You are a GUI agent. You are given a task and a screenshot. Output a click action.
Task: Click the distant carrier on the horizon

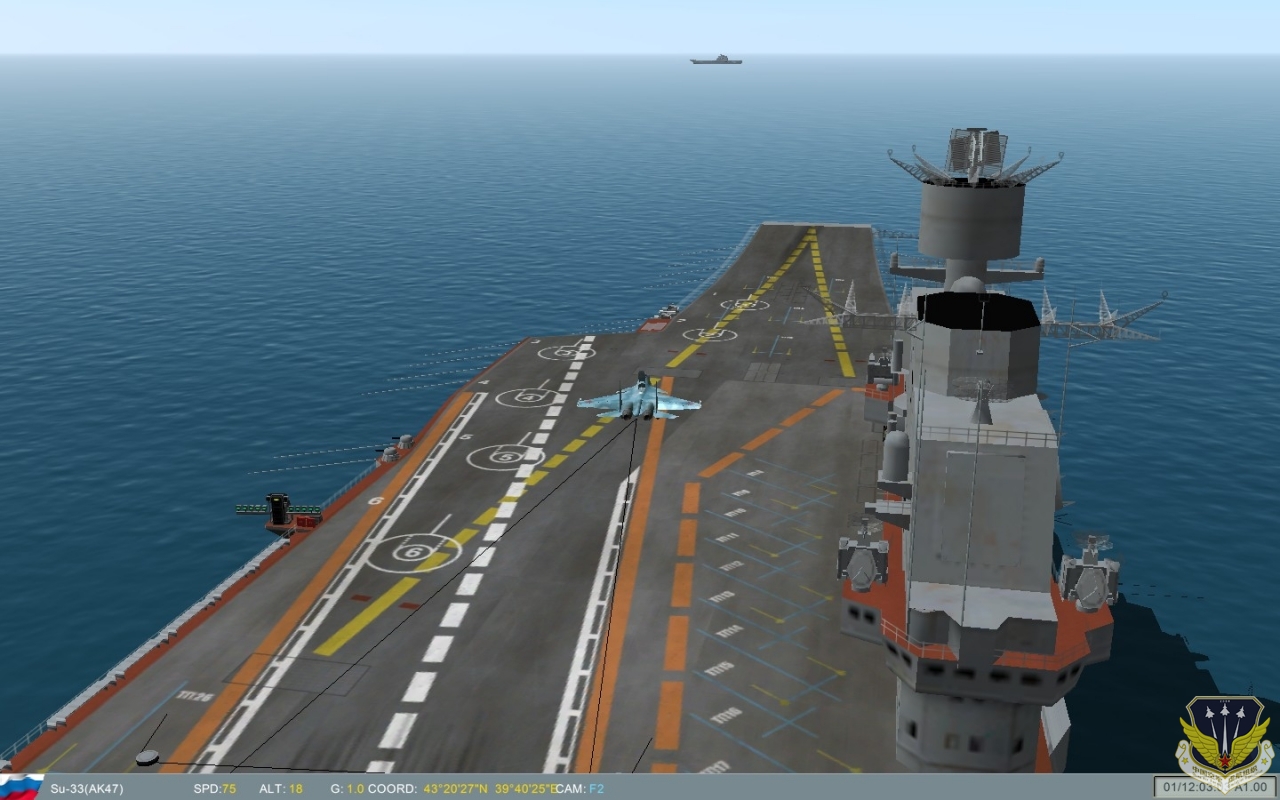coord(716,58)
